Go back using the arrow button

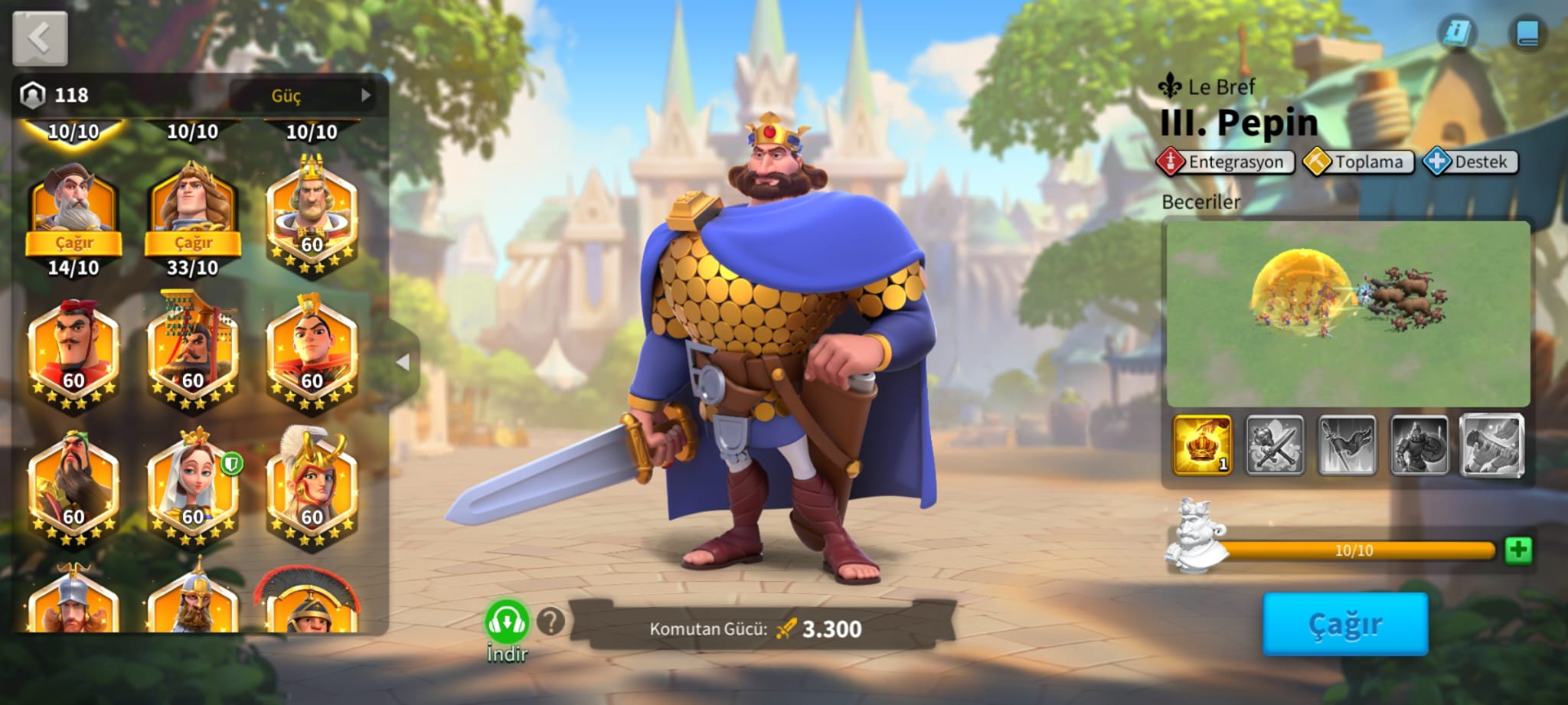40,38
